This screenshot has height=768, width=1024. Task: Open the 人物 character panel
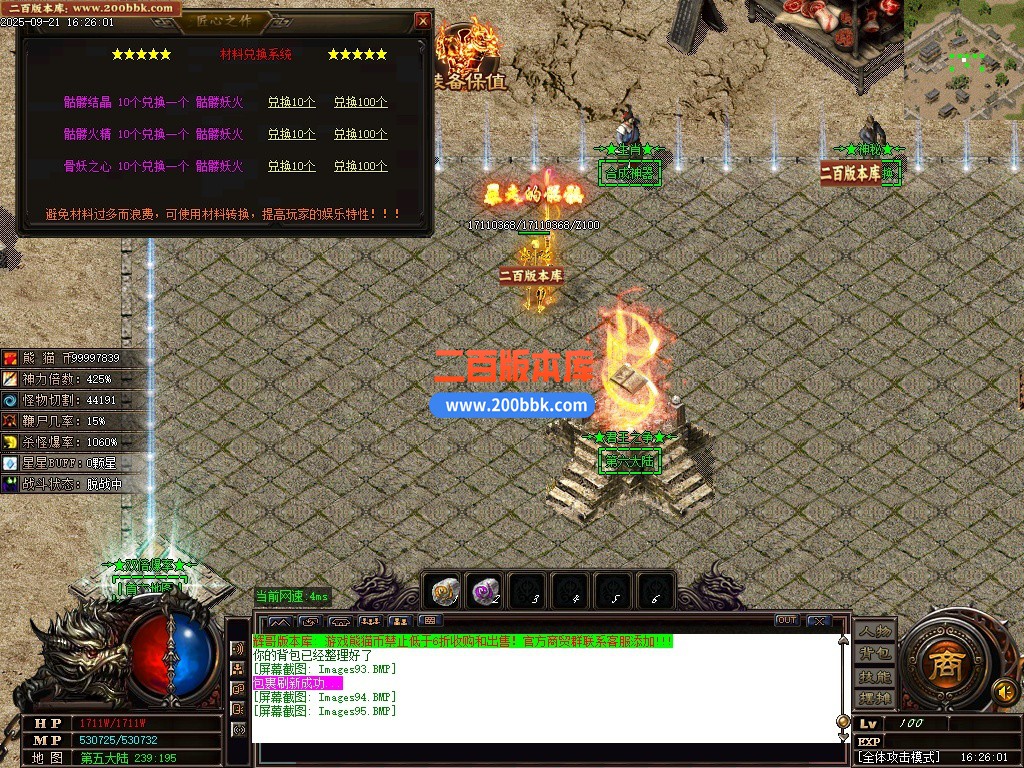point(874,631)
